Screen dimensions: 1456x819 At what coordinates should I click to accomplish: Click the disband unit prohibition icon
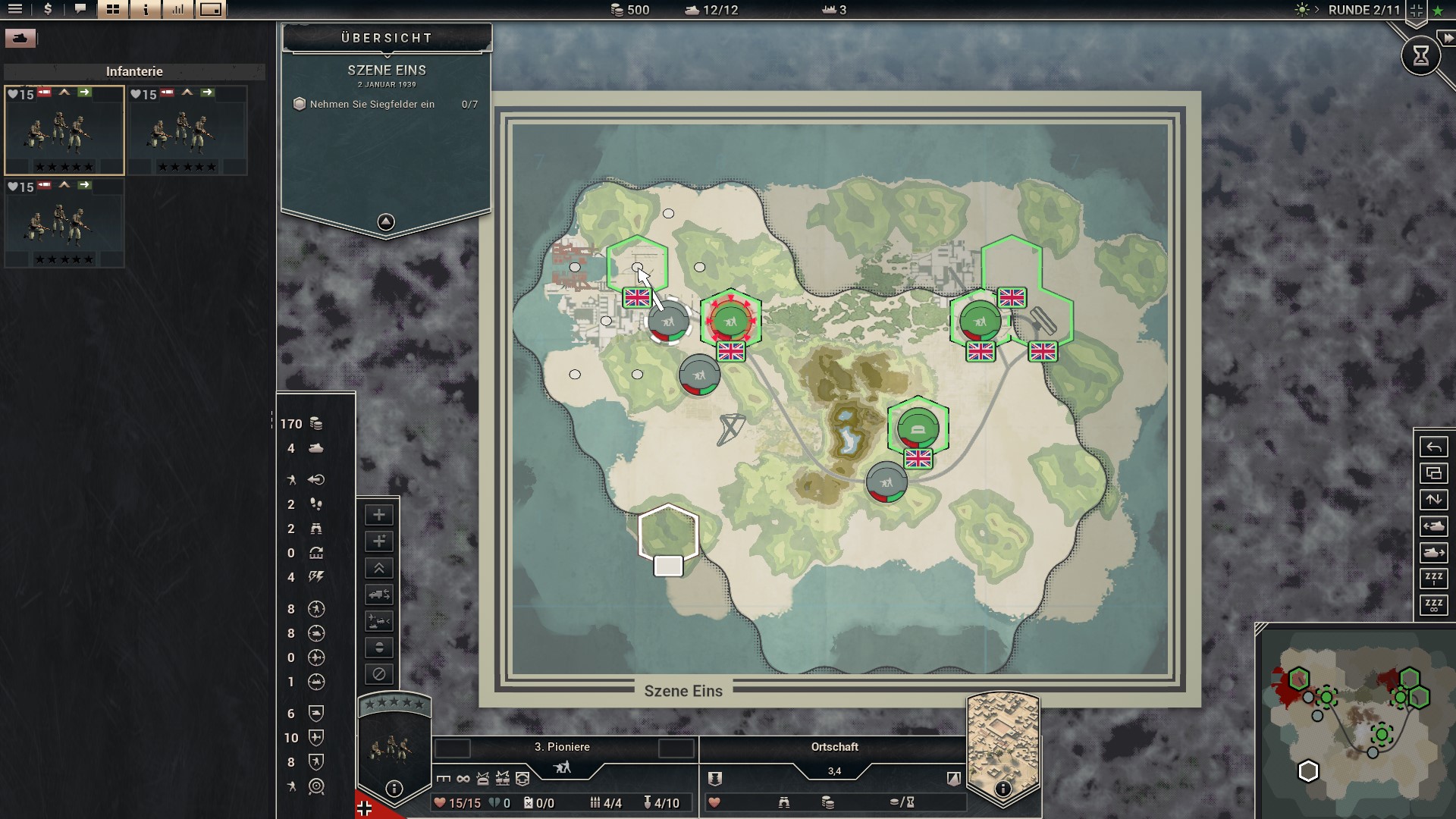[x=379, y=673]
